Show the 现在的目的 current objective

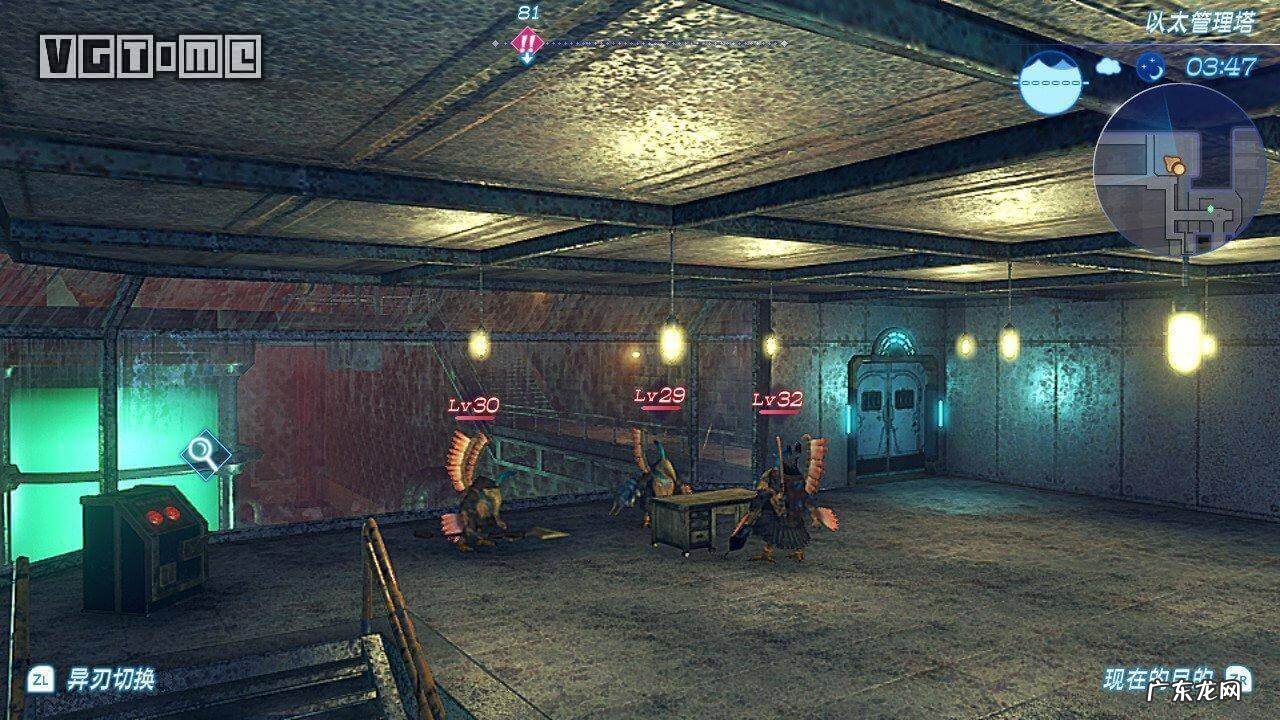tap(1158, 680)
